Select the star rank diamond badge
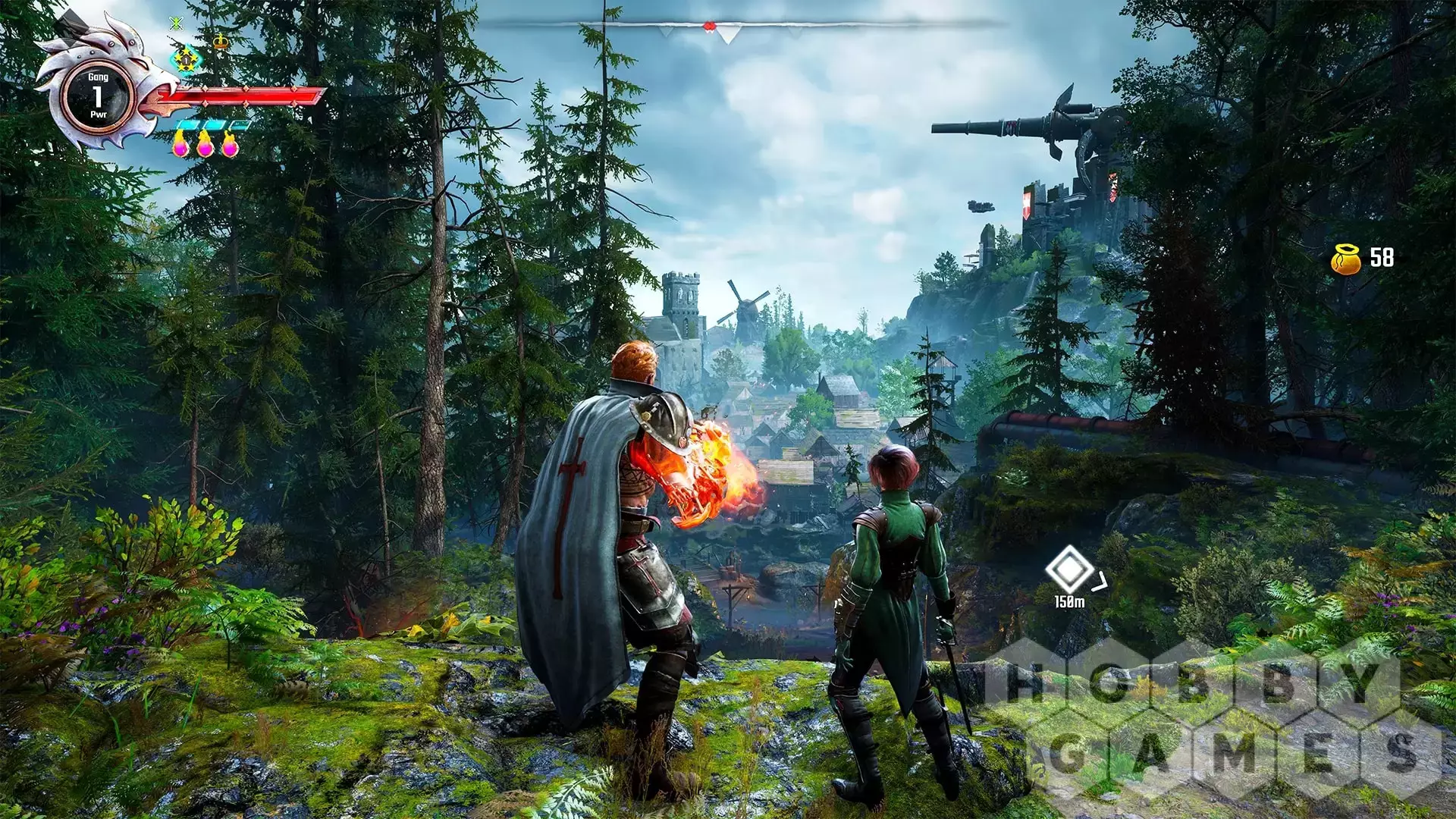This screenshot has height=819, width=1456. coord(186,59)
